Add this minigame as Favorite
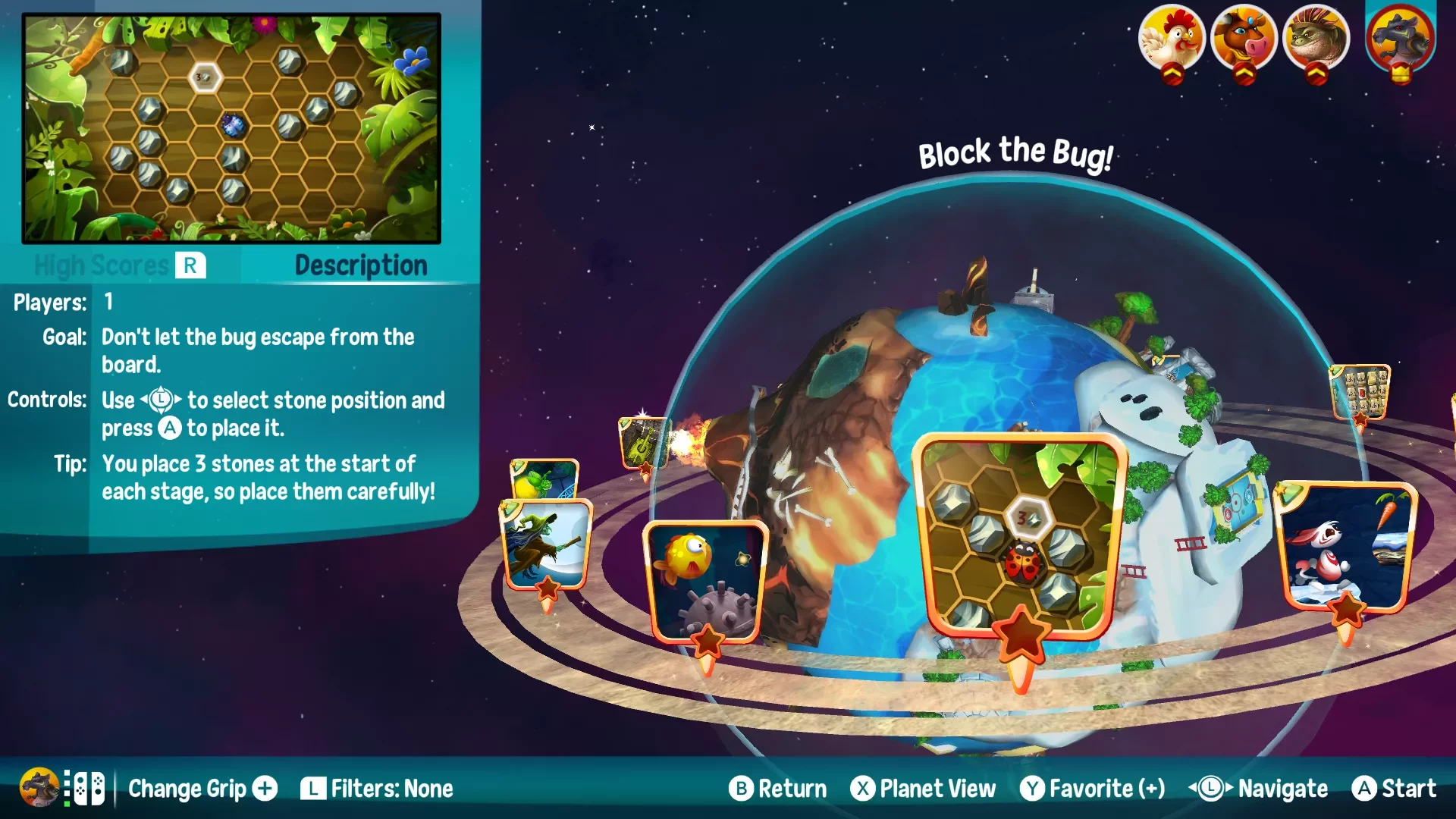Viewport: 1456px width, 819px height. tap(1093, 789)
